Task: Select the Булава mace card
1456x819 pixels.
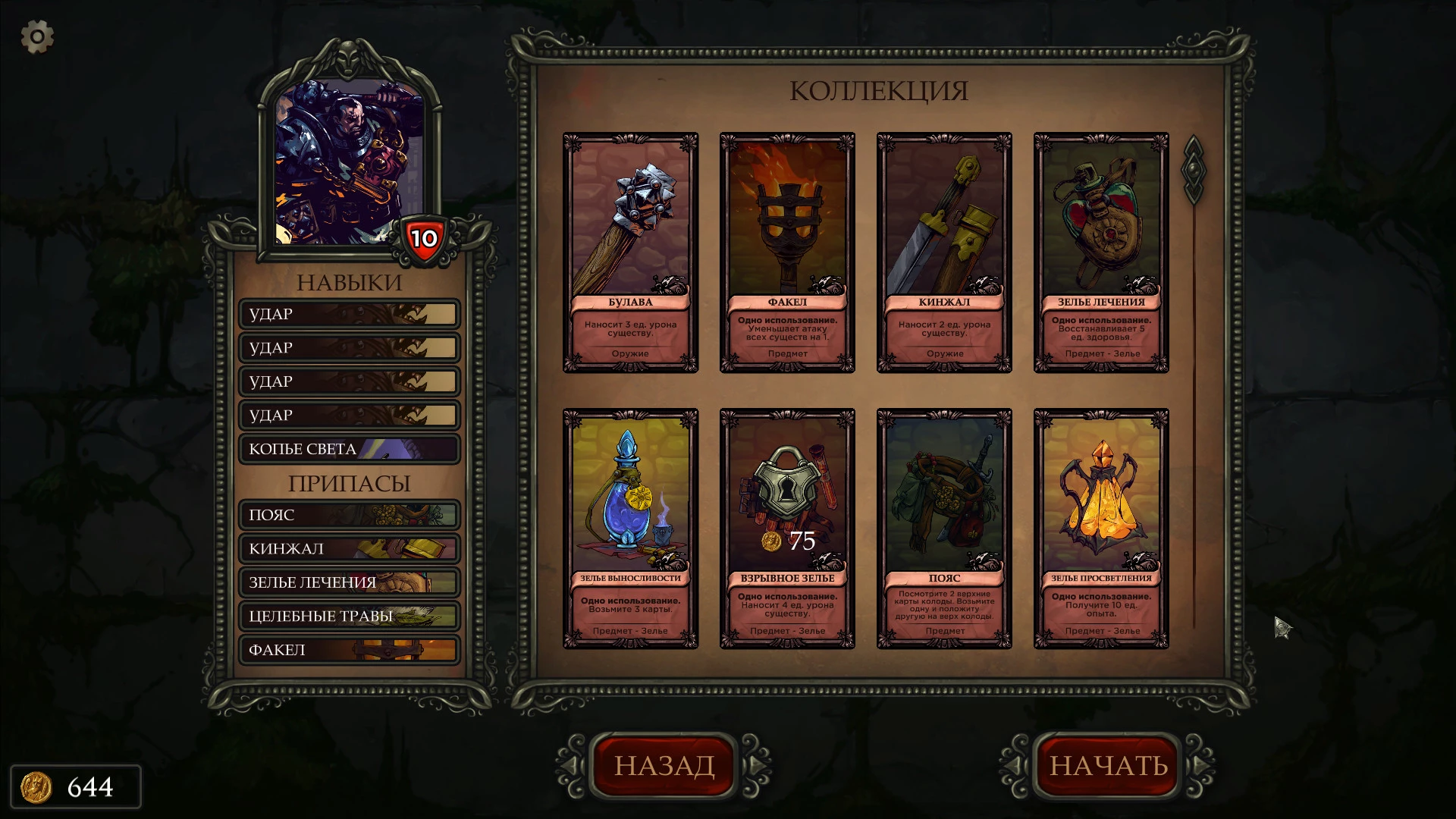Action: pyautogui.click(x=630, y=253)
